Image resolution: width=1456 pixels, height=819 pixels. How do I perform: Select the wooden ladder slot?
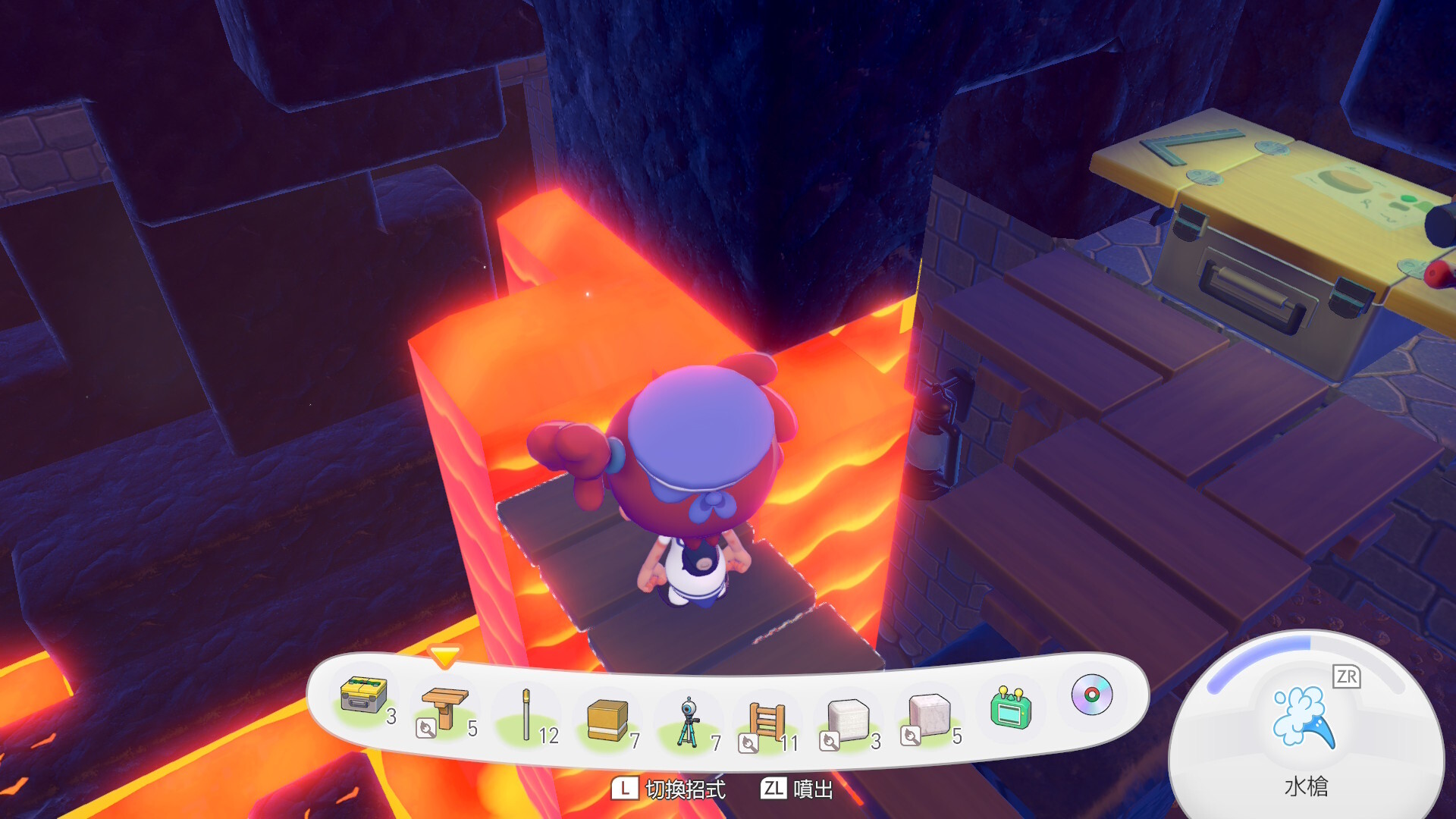[x=767, y=720]
